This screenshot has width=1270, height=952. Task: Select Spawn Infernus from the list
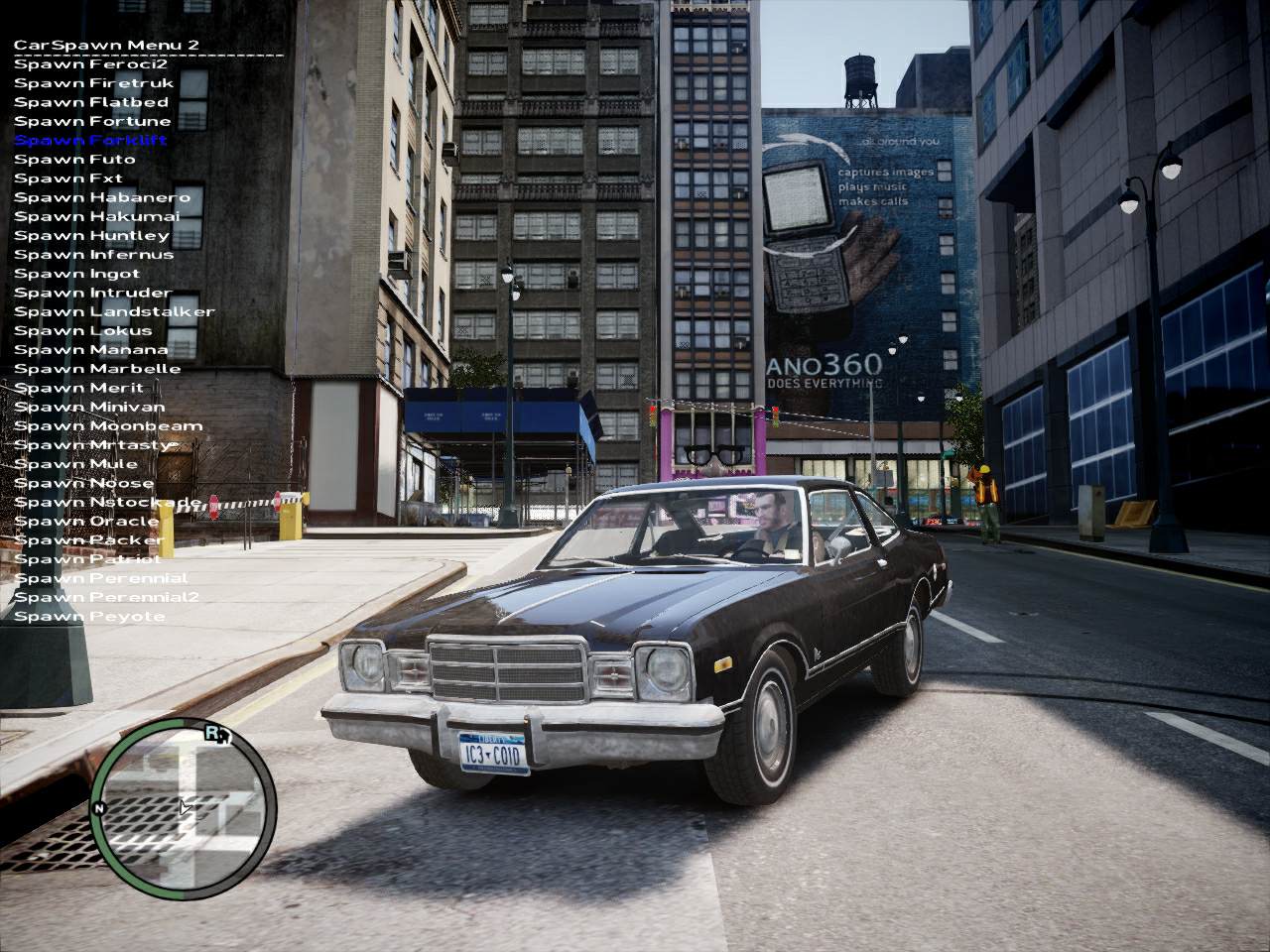[93, 254]
